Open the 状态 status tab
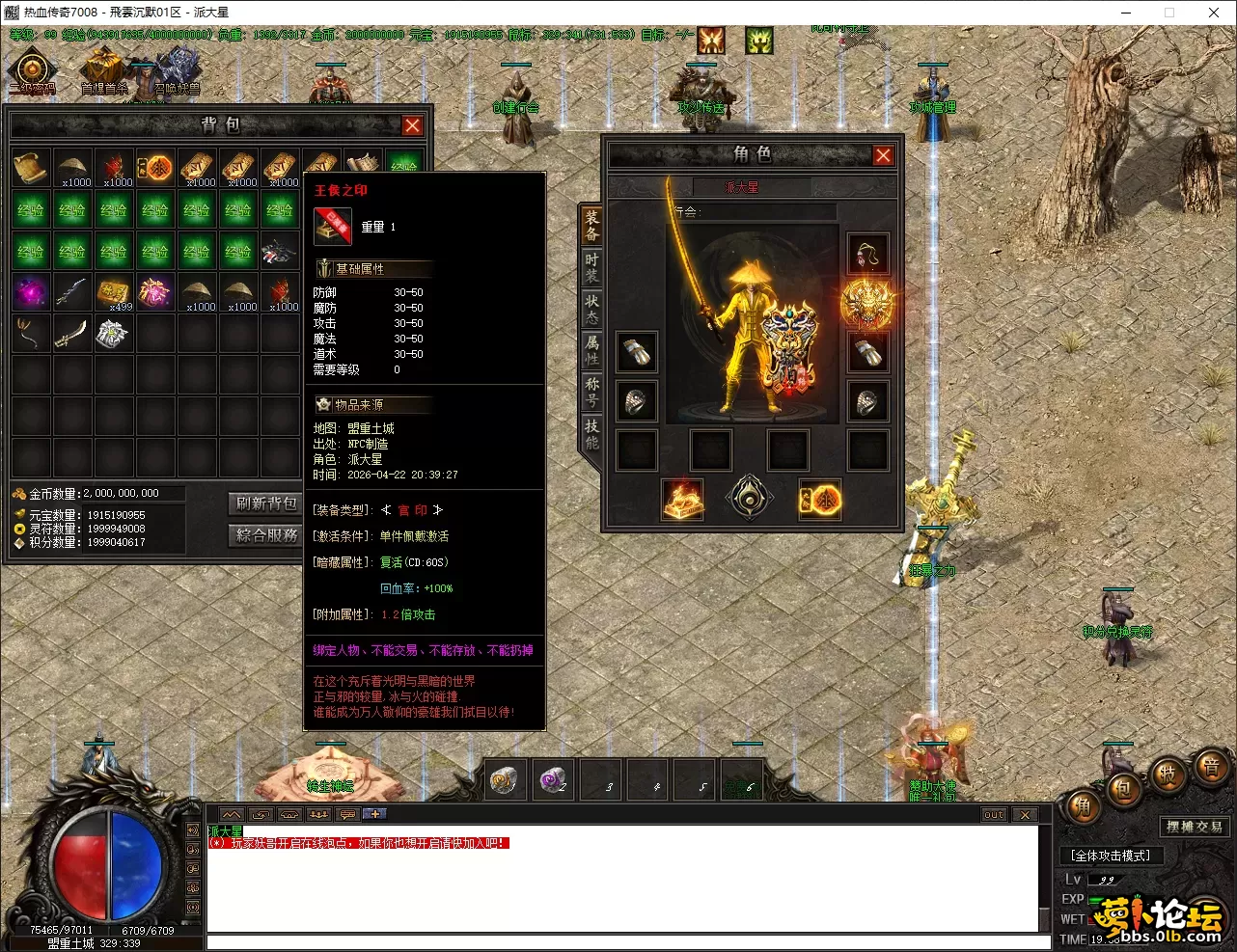Image resolution: width=1237 pixels, height=952 pixels. (x=591, y=309)
